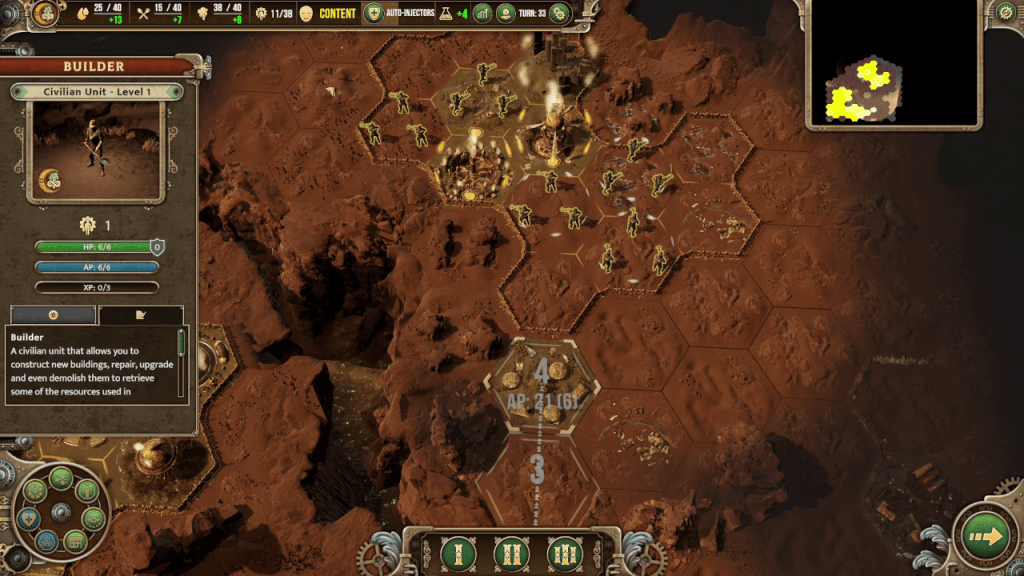End the turn with the arrow button
Viewport: 1024px width, 576px height.
tap(986, 538)
